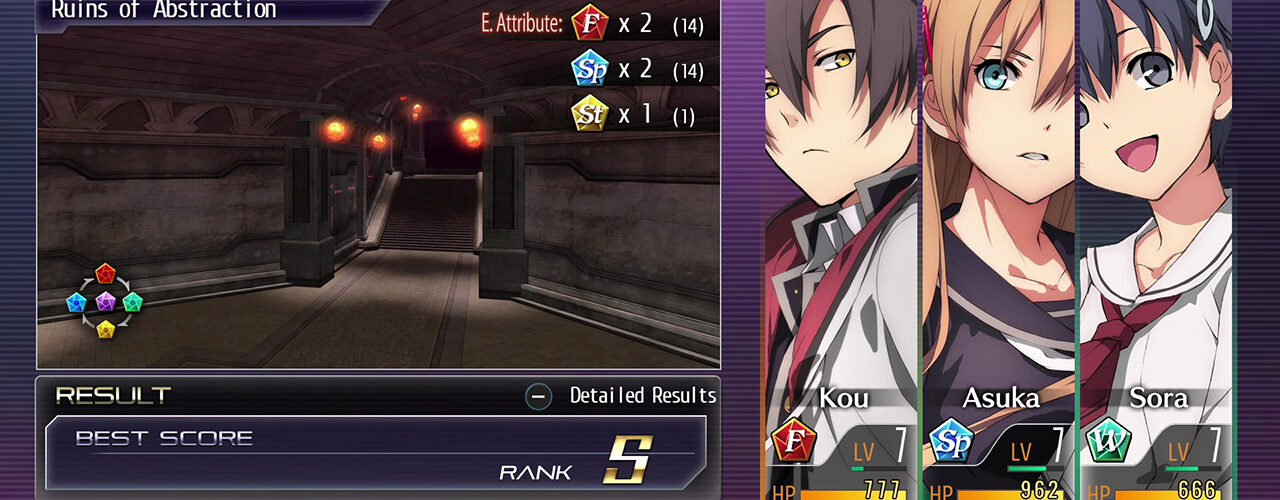Click Kou's Fire element badge

pyautogui.click(x=795, y=440)
